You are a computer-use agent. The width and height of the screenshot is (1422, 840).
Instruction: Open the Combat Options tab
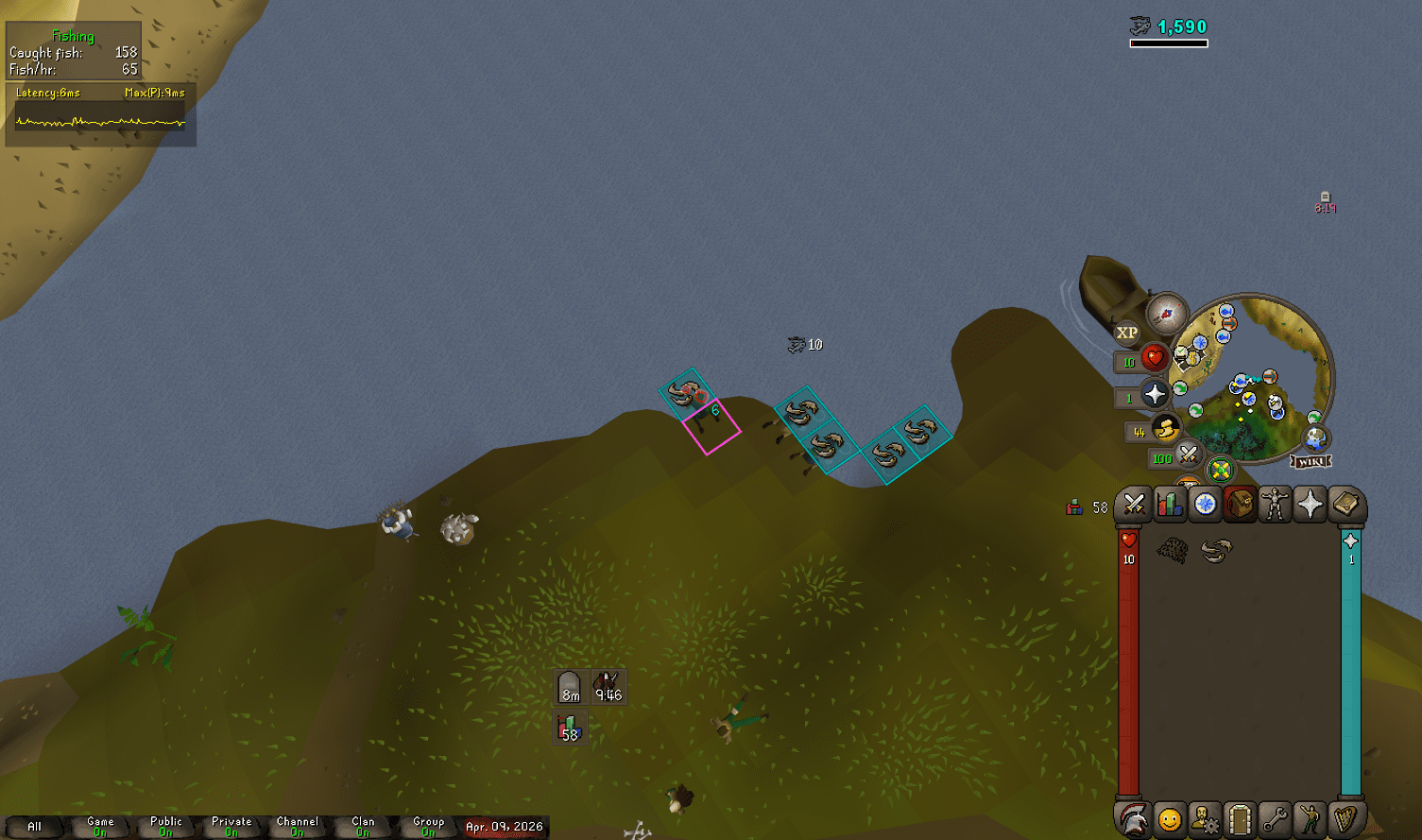pos(1134,505)
